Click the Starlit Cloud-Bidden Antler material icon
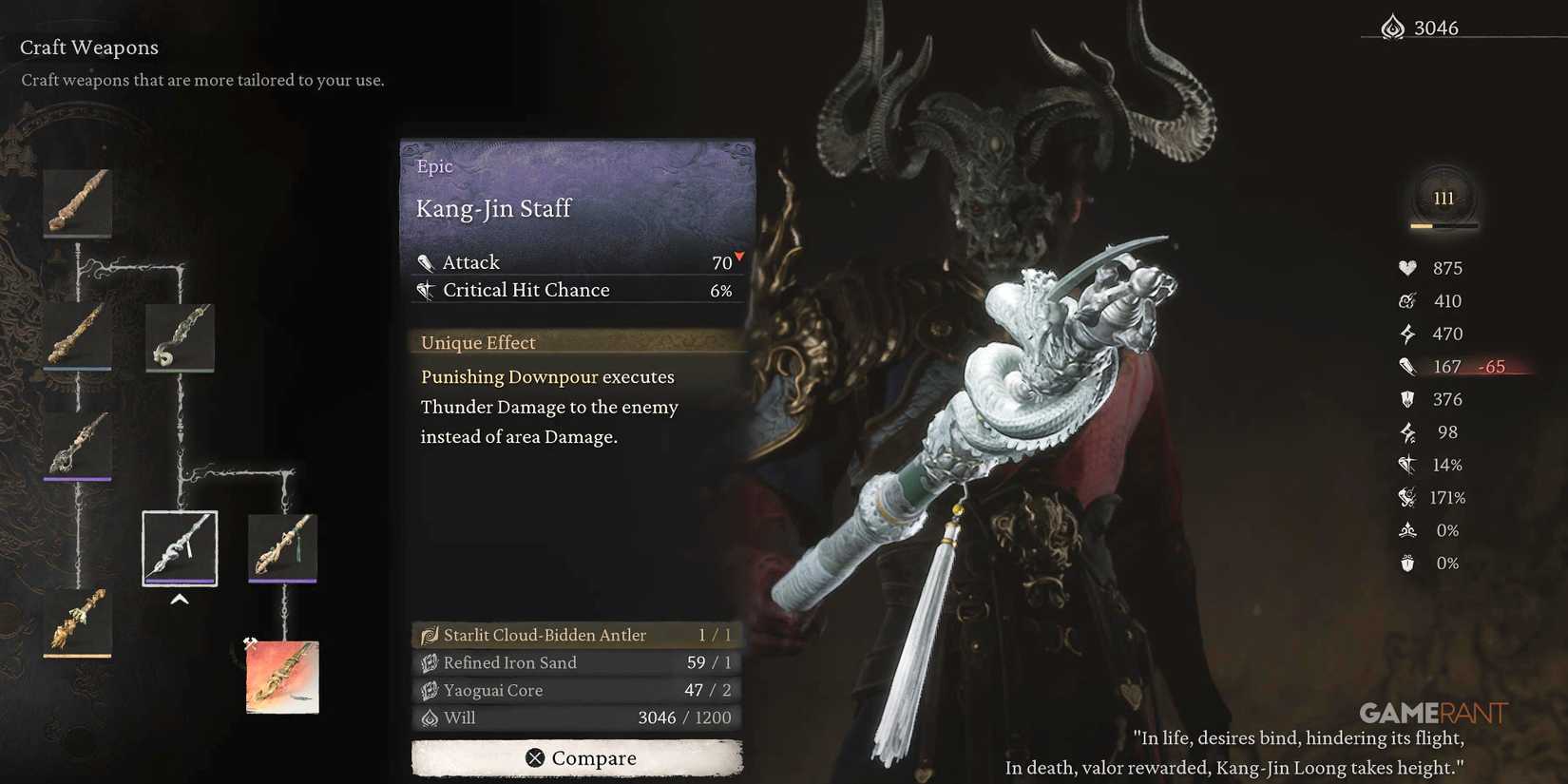The width and height of the screenshot is (1568, 784). coord(430,635)
